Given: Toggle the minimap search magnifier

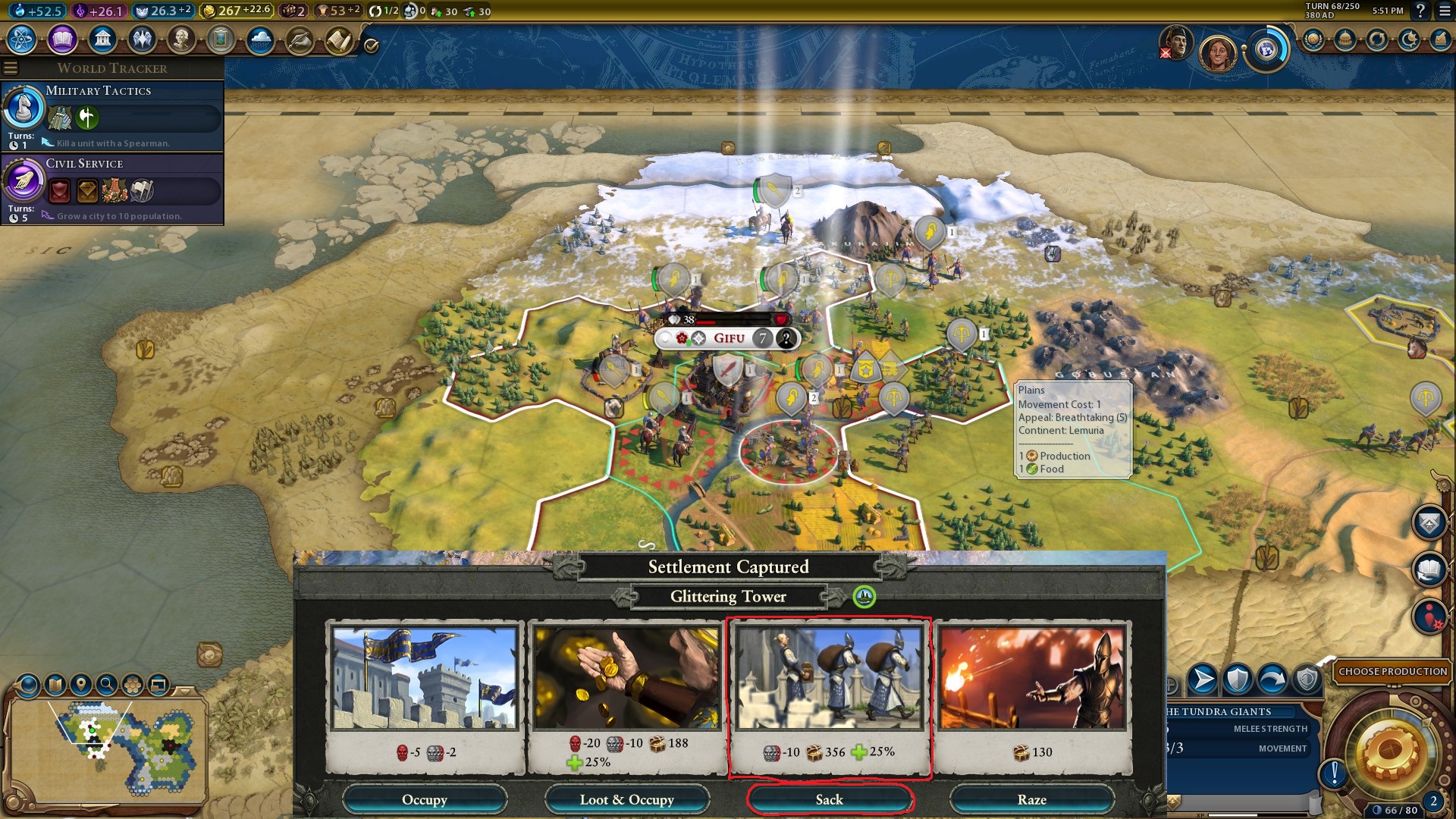Looking at the screenshot, I should pos(107,685).
